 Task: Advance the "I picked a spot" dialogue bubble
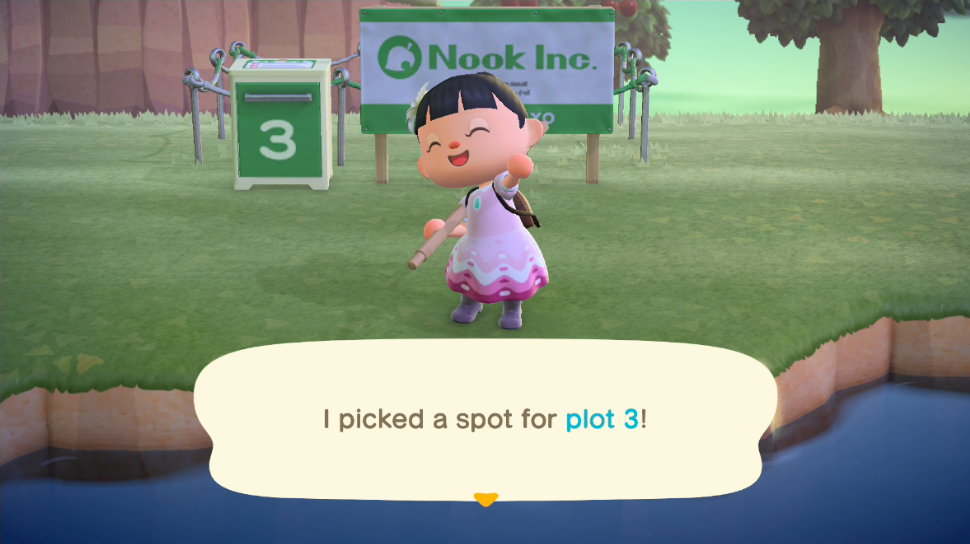coord(485,419)
